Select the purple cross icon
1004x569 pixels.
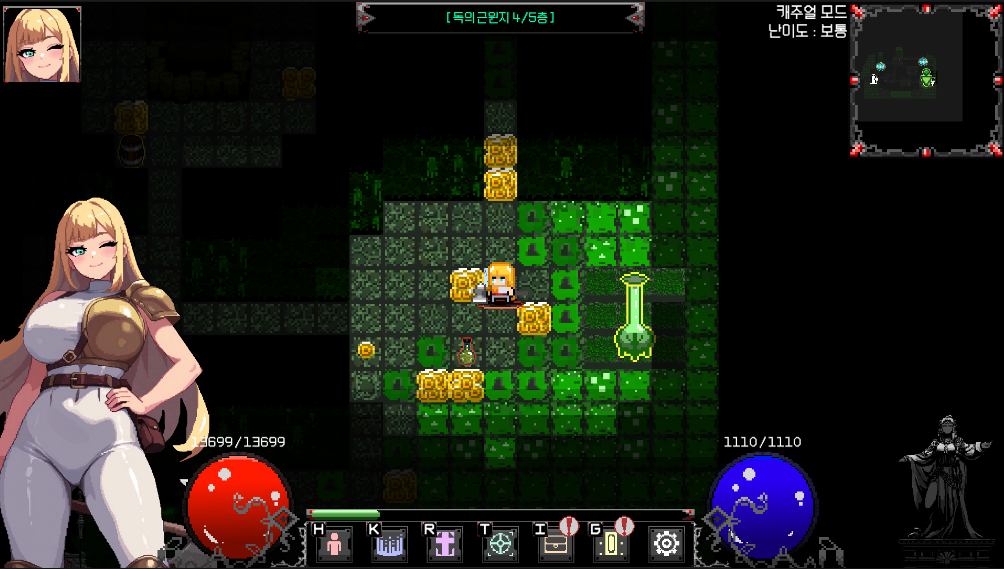(x=445, y=544)
